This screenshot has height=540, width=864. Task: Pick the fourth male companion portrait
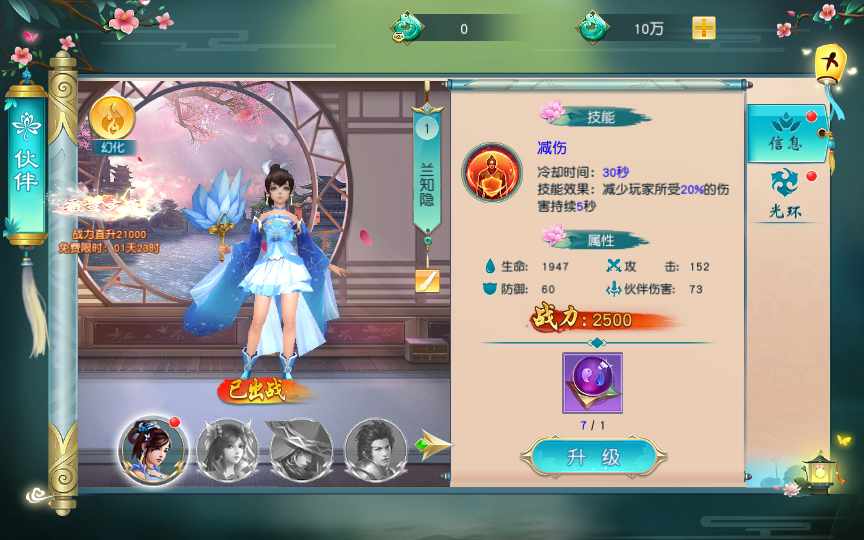click(375, 449)
